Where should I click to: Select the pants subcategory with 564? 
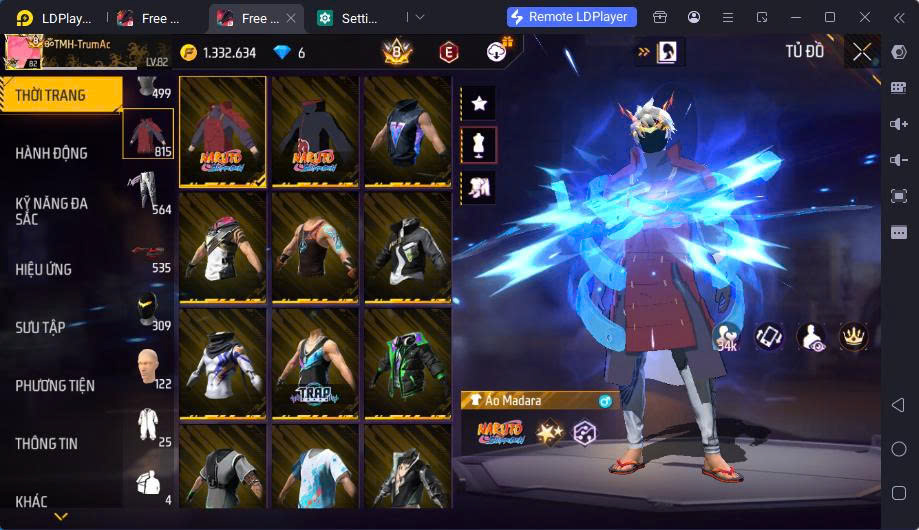[x=148, y=192]
